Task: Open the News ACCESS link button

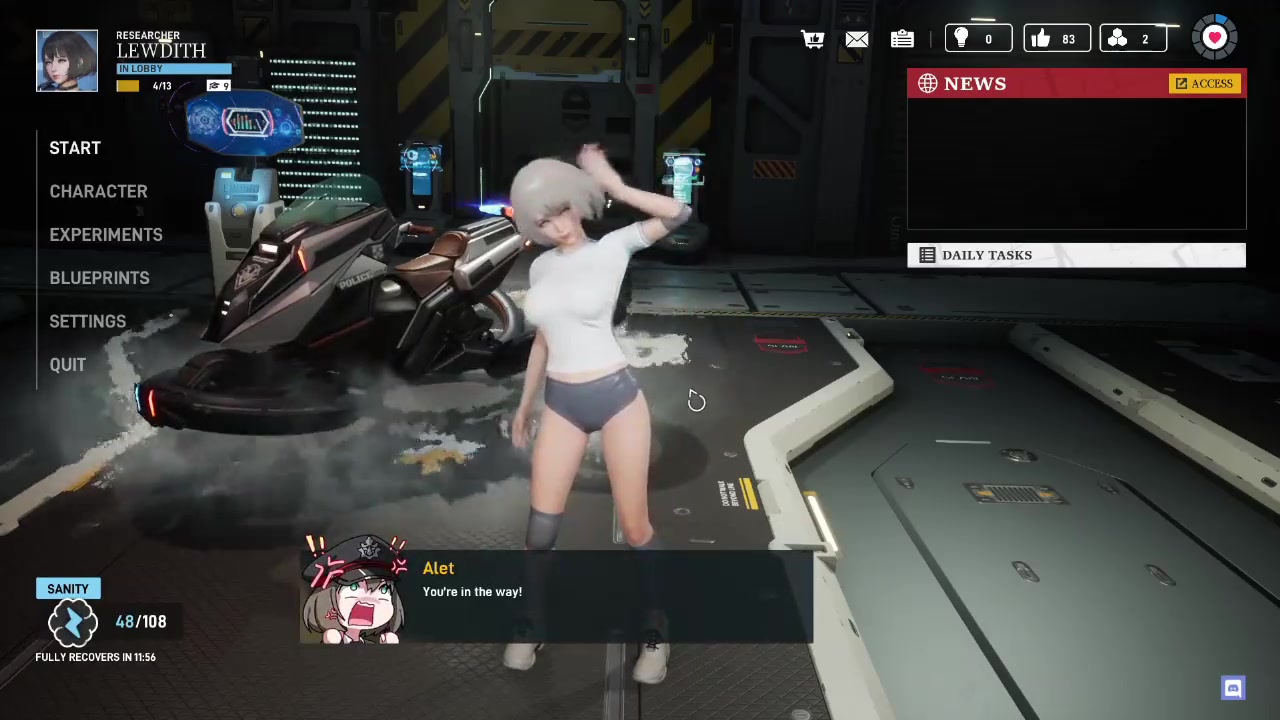Action: 1205,84
